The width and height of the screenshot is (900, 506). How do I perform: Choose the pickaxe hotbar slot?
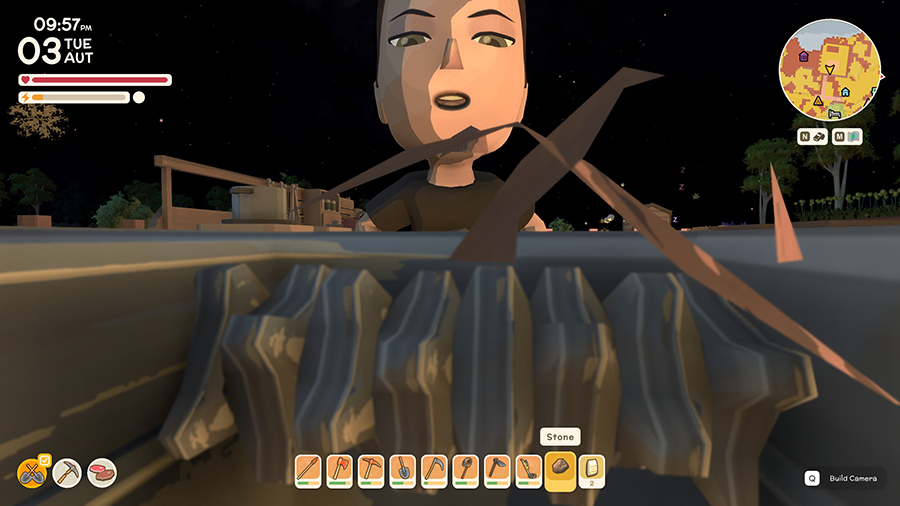tap(371, 470)
